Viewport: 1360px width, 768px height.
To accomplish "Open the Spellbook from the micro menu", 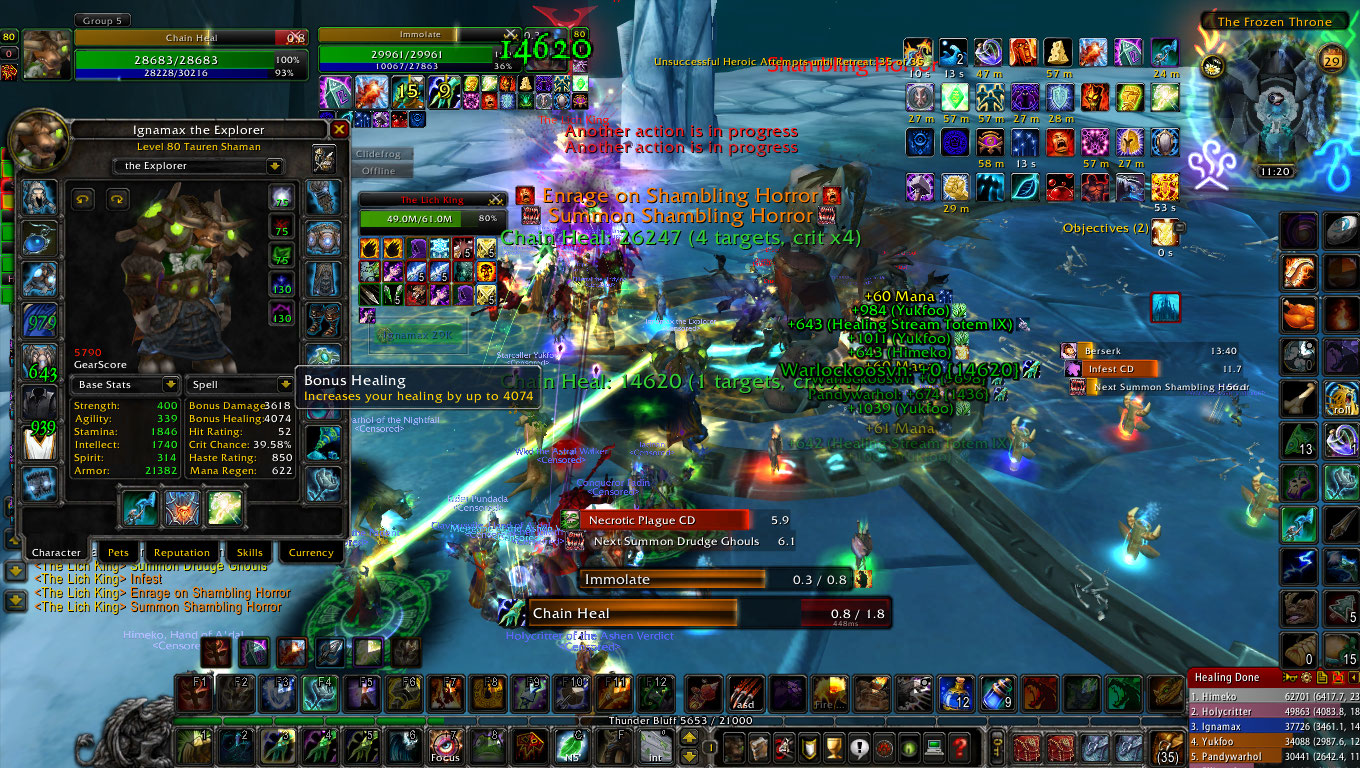I will click(x=760, y=750).
